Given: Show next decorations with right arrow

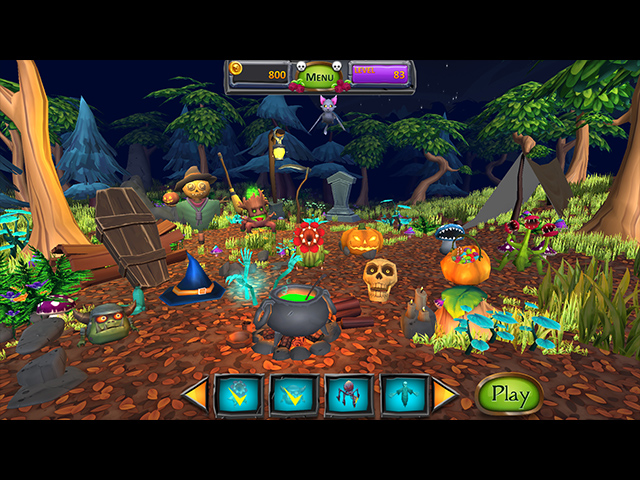Looking at the screenshot, I should (444, 395).
